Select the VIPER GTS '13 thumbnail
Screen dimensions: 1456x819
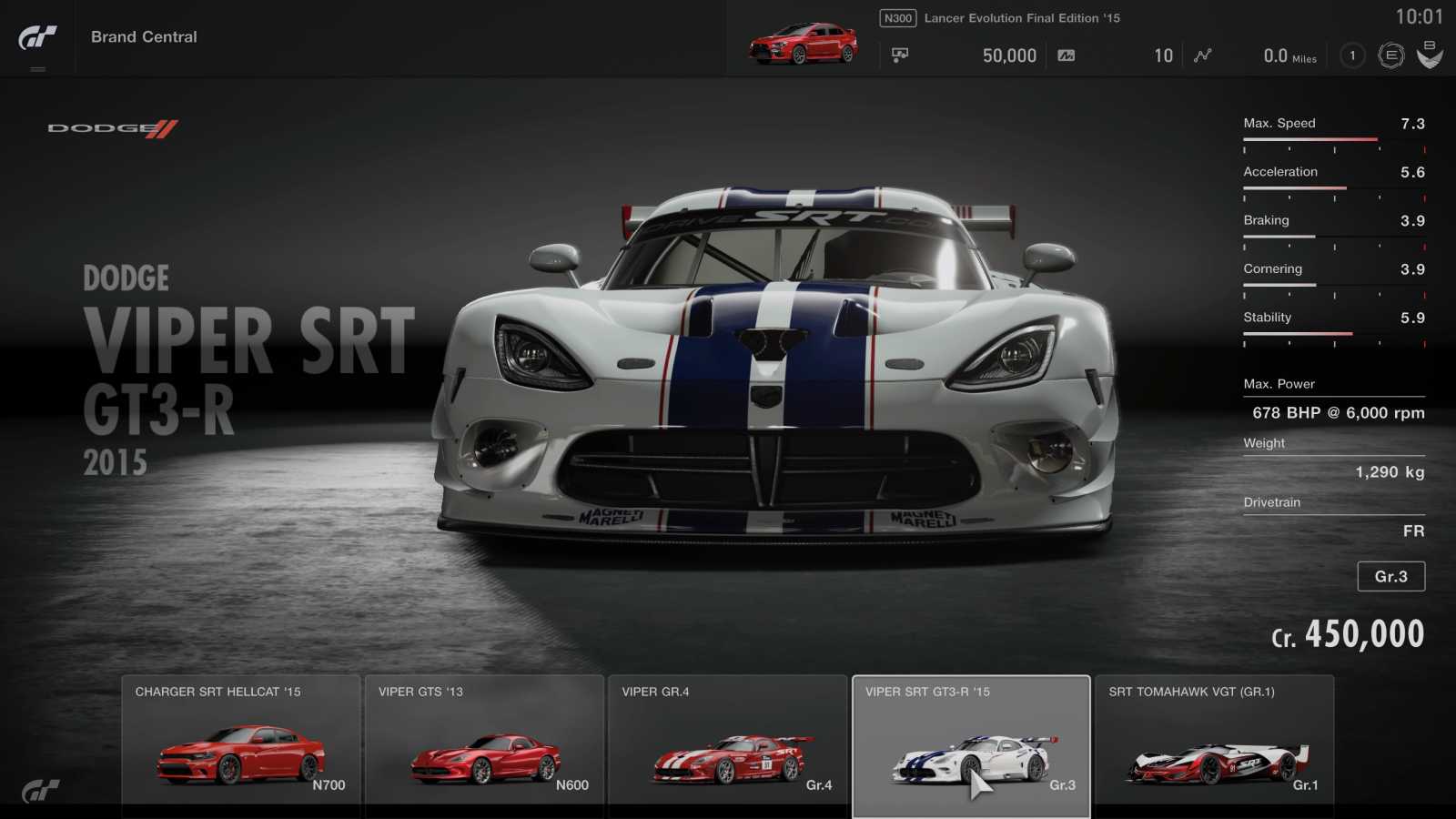pos(484,746)
